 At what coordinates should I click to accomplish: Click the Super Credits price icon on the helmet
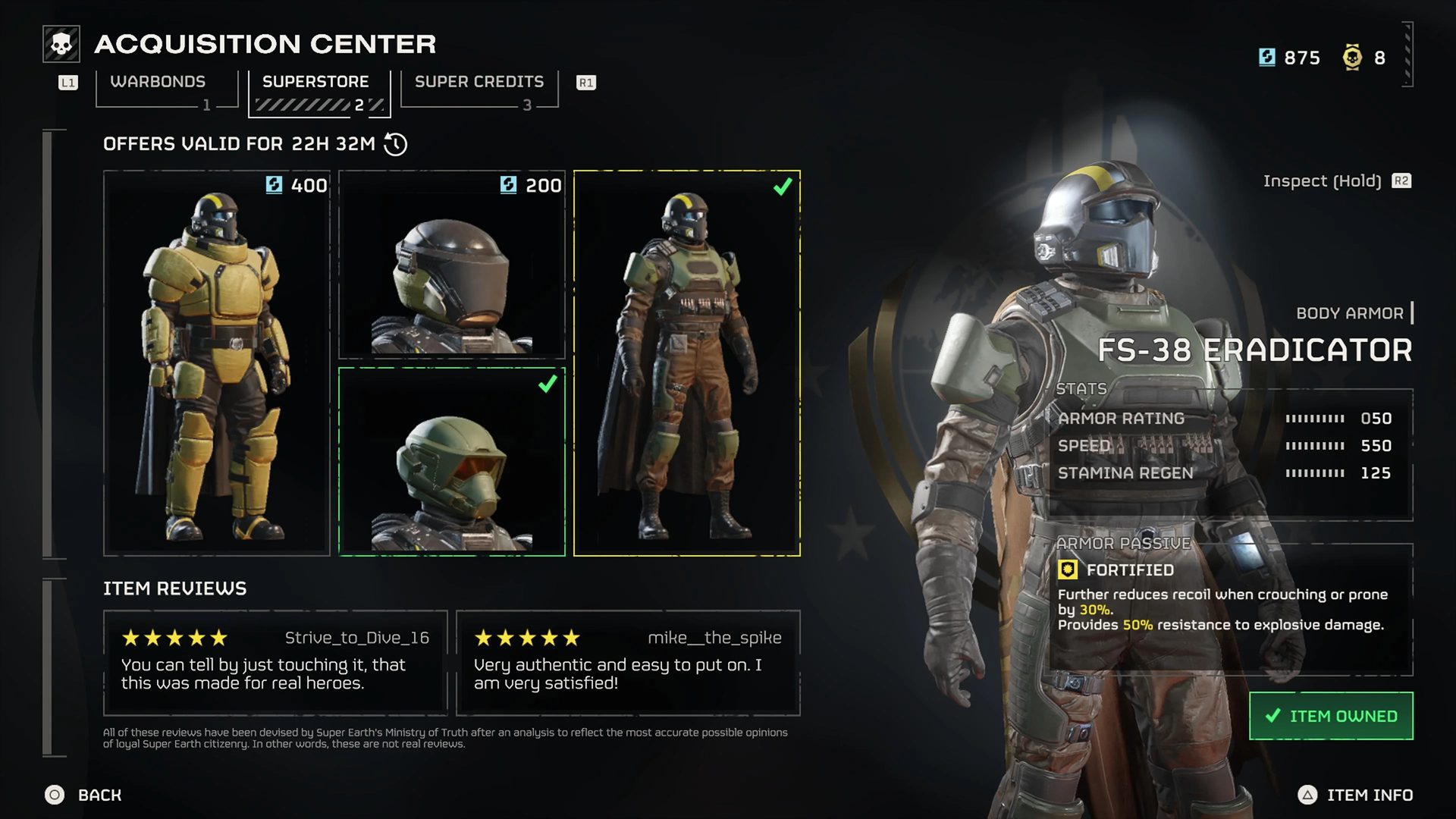(x=507, y=184)
